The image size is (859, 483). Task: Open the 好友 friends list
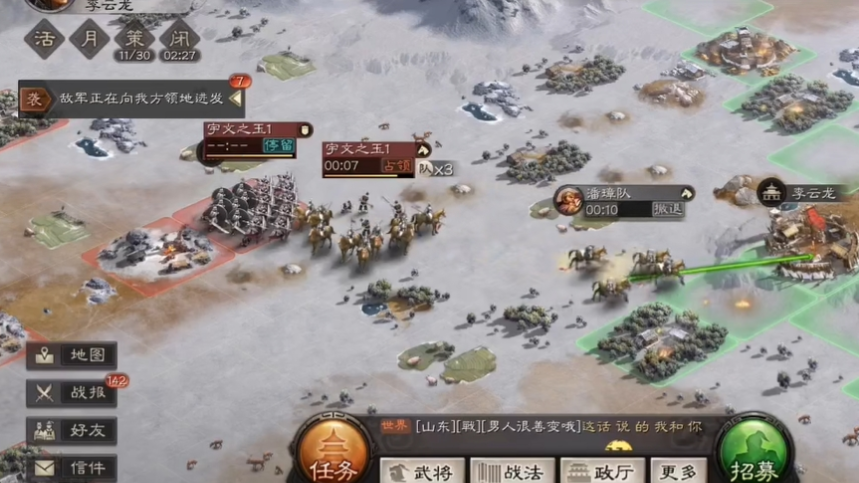[x=72, y=431]
